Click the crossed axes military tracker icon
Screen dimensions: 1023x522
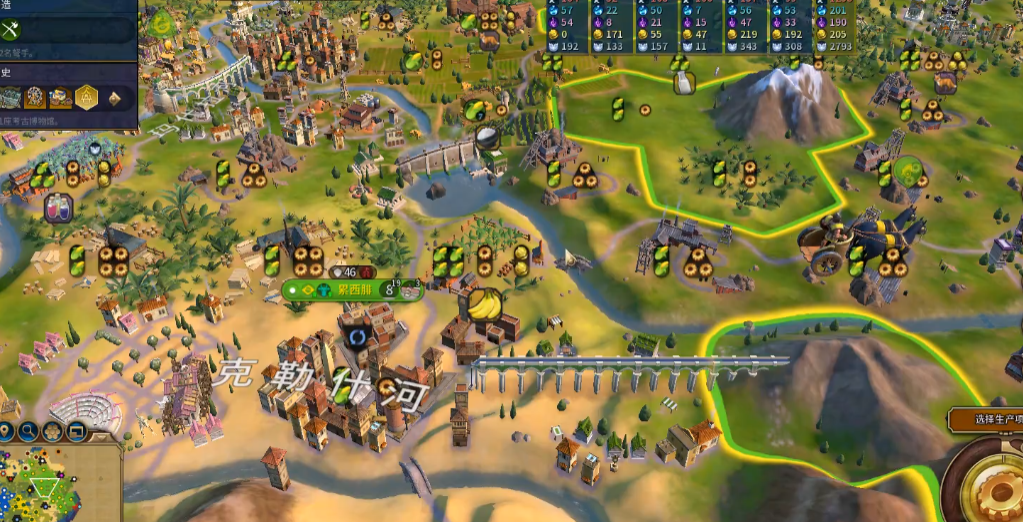point(13,29)
